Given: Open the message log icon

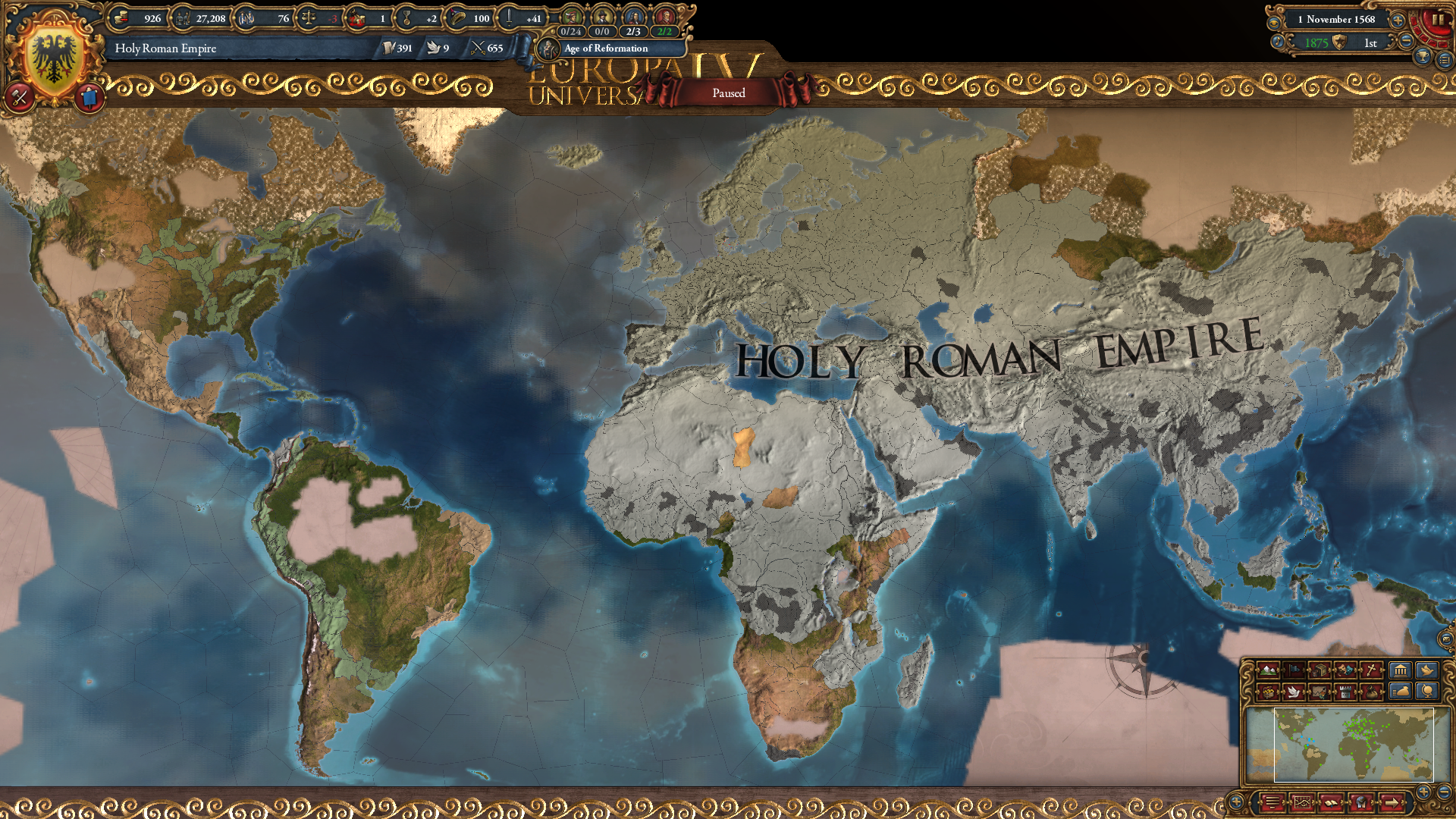Looking at the screenshot, I should (1272, 802).
